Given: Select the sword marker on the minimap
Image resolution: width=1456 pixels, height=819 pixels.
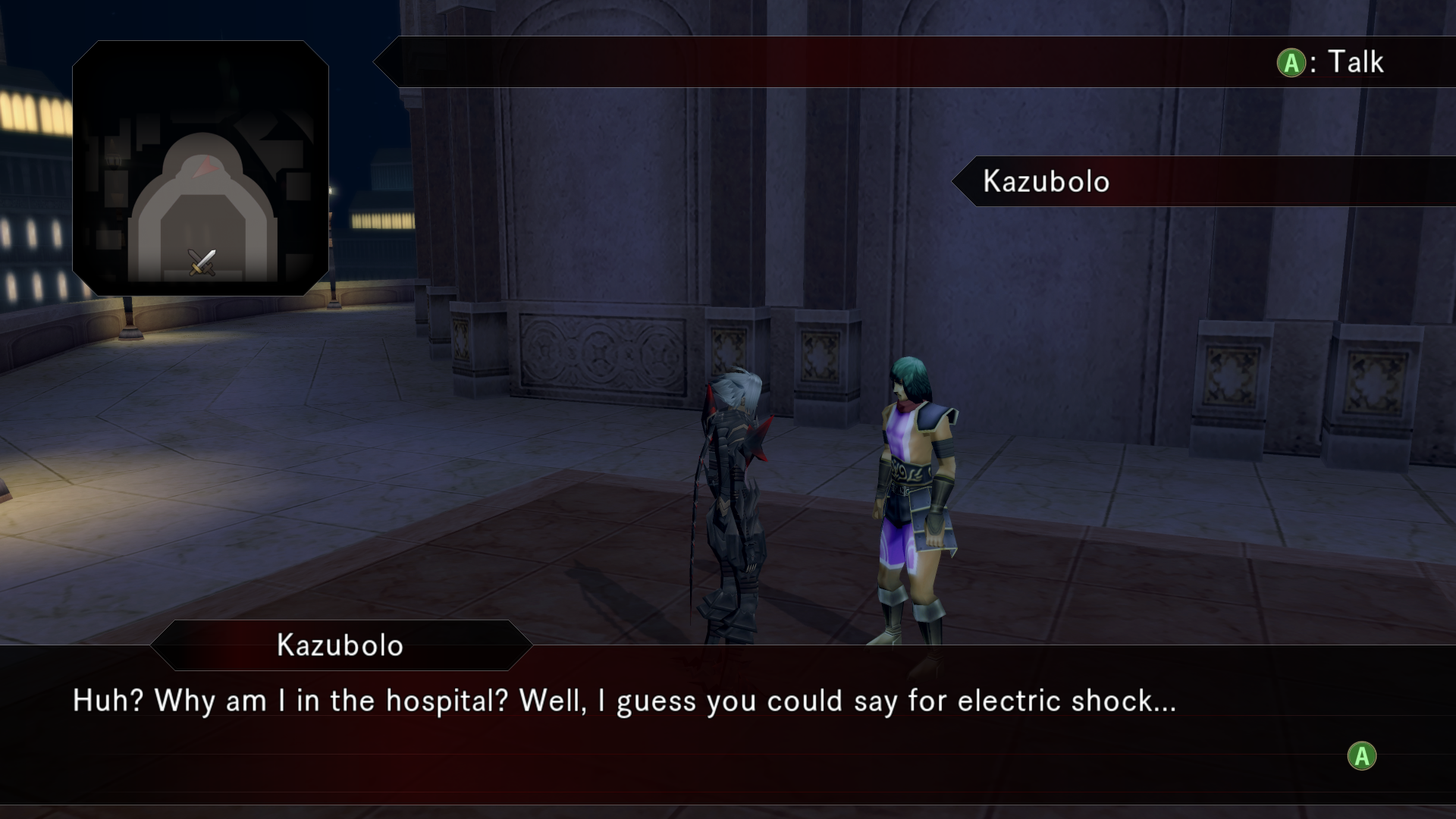Looking at the screenshot, I should point(202,262).
